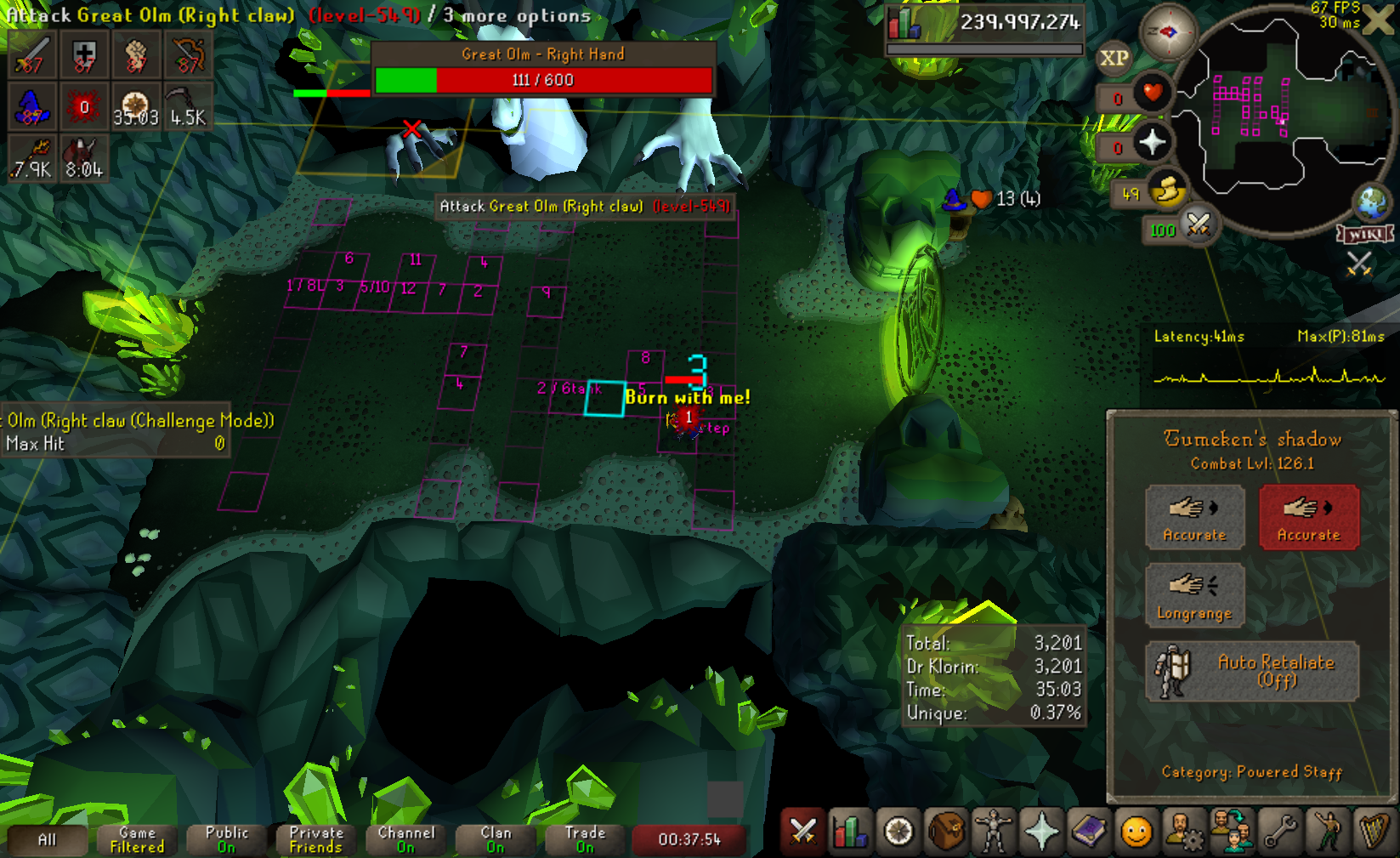1400x858 pixels.
Task: Open the Skills tab with bar chart icon
Action: tap(849, 832)
